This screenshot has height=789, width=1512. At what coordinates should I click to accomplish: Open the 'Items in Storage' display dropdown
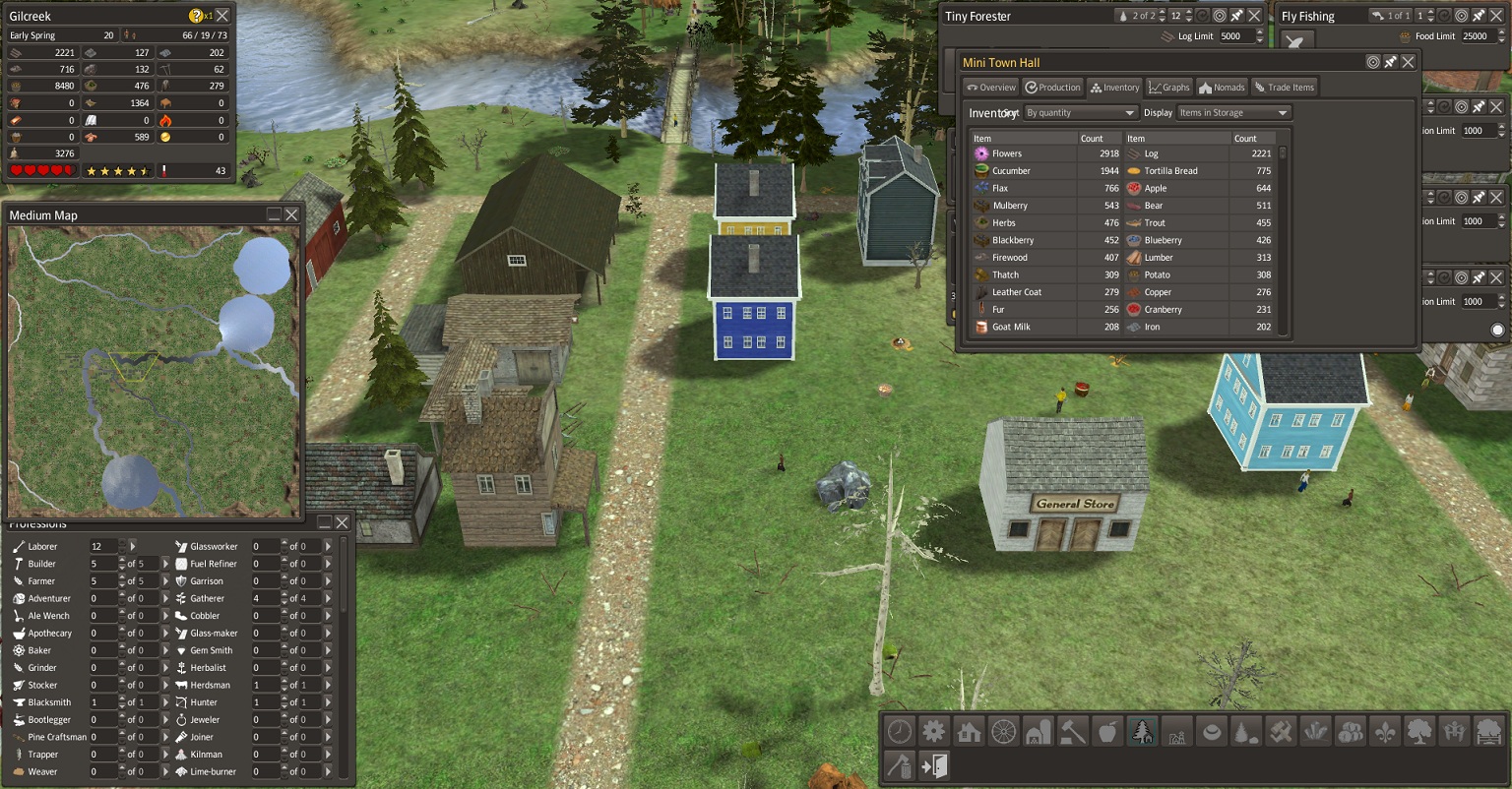click(1233, 113)
